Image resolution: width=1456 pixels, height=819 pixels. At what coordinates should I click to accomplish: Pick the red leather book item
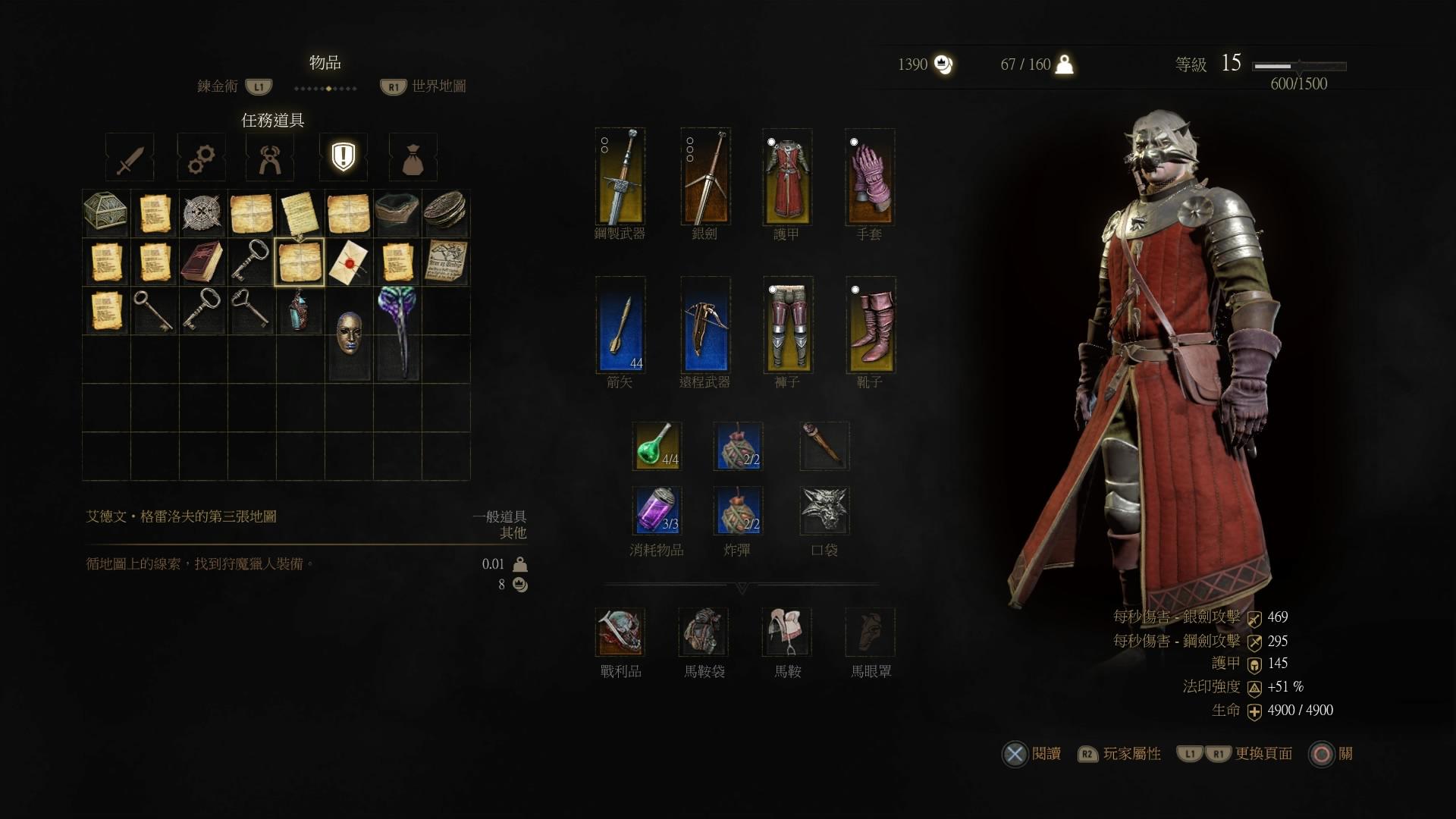click(x=202, y=262)
